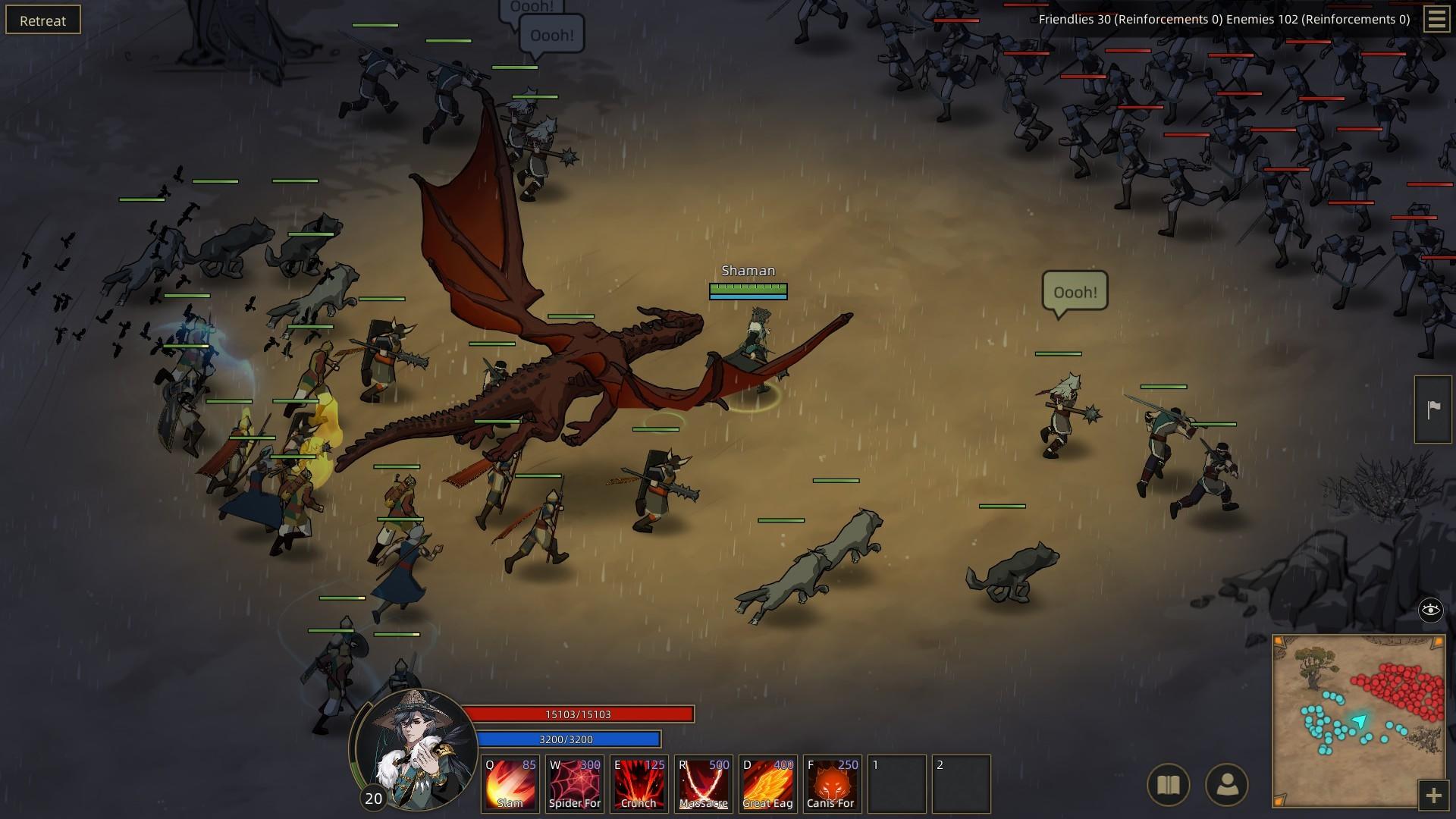Activate Spider Form
This screenshot has width=1456, height=819.
574,783
